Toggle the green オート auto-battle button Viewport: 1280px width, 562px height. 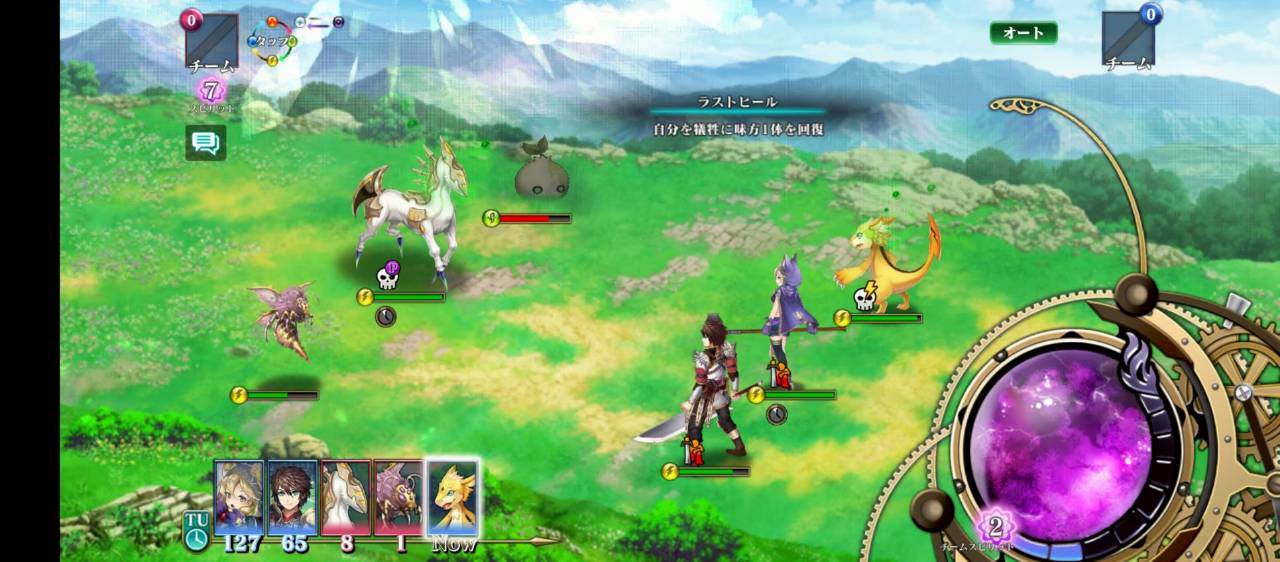(x=1023, y=33)
